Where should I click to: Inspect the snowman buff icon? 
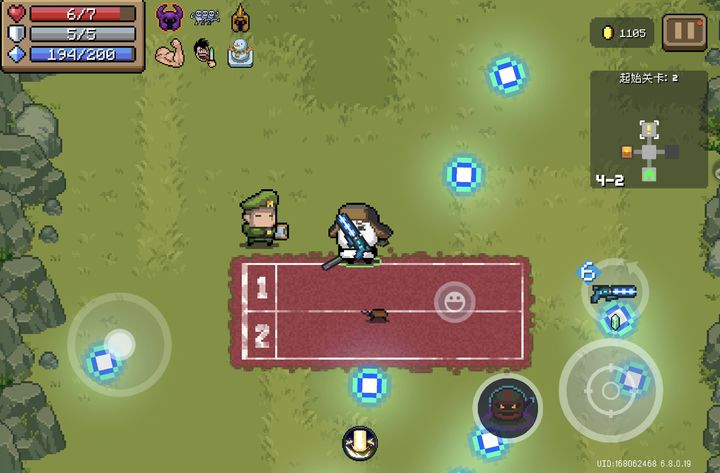240,52
